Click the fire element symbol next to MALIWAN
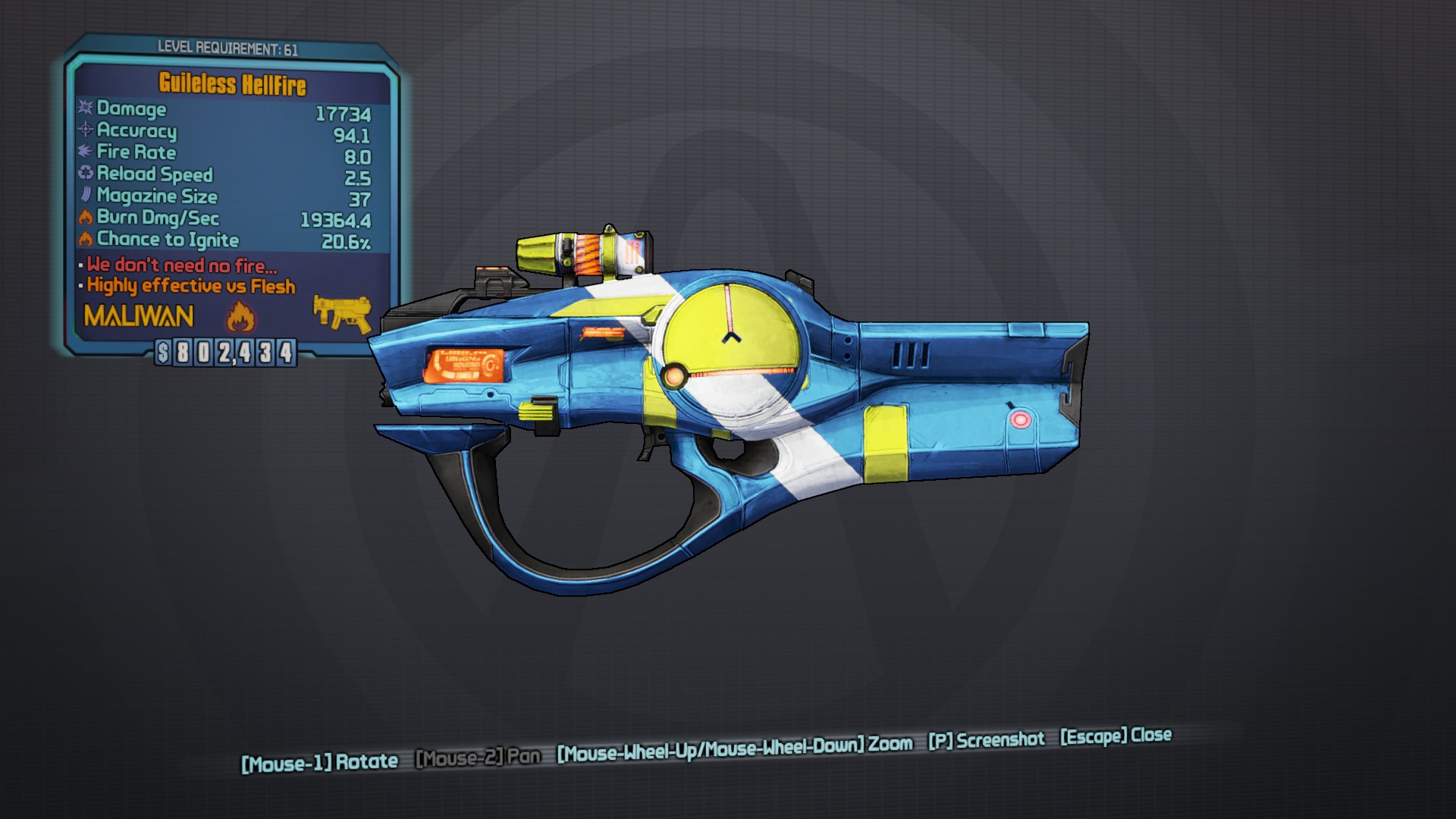 click(x=238, y=317)
